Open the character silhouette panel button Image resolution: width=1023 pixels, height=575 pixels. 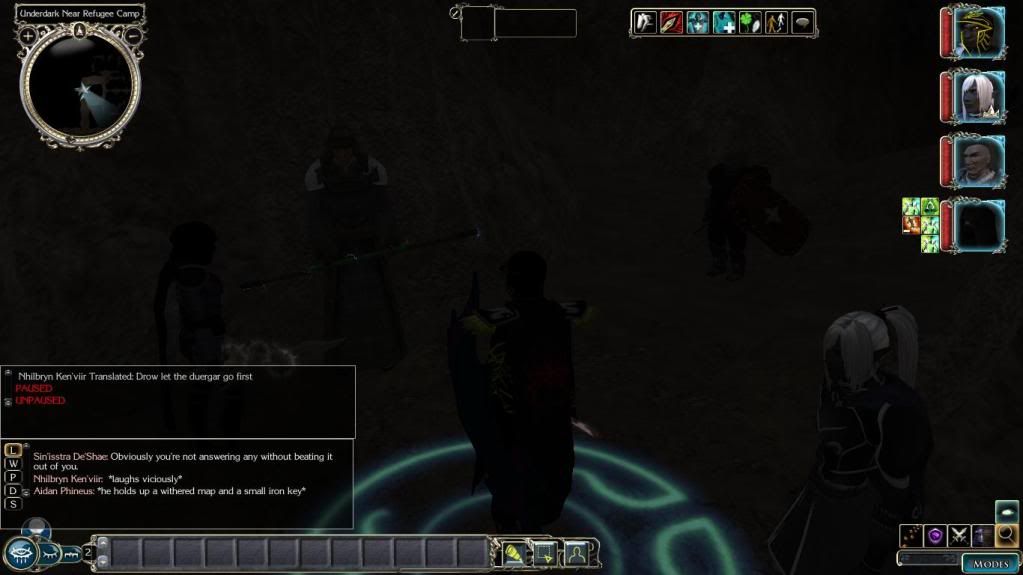577,552
